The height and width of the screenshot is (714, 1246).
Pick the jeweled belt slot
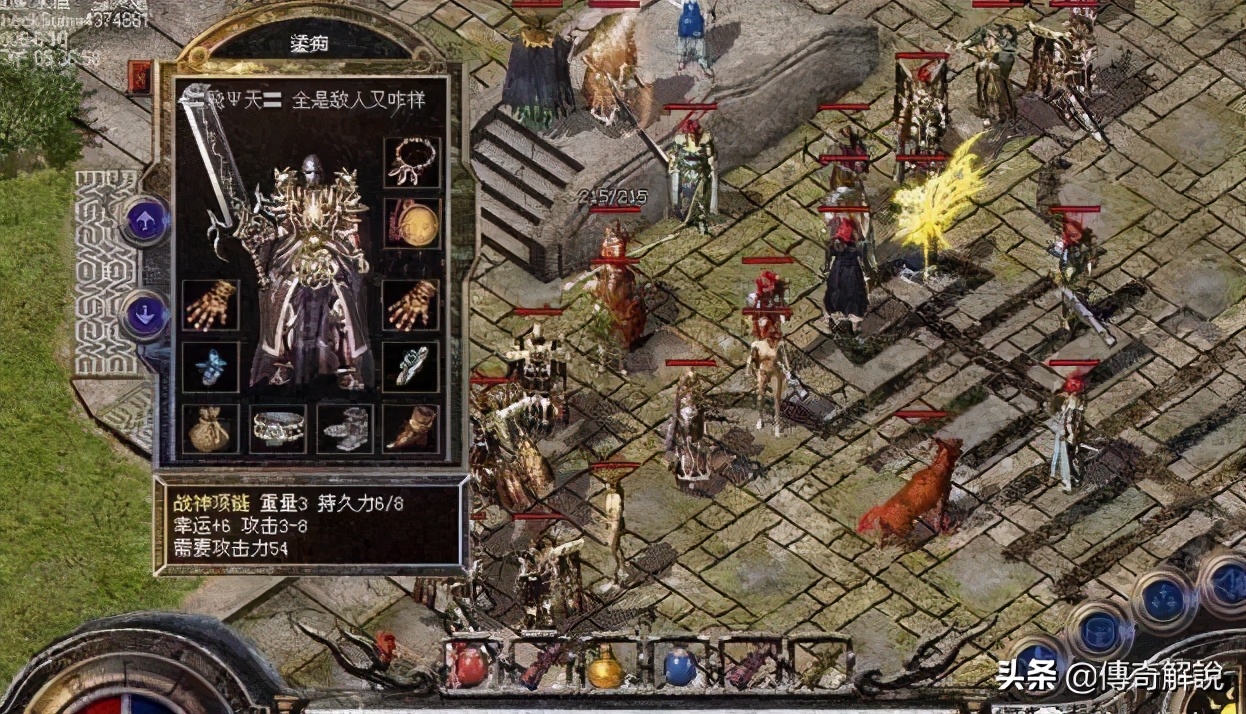(x=278, y=429)
